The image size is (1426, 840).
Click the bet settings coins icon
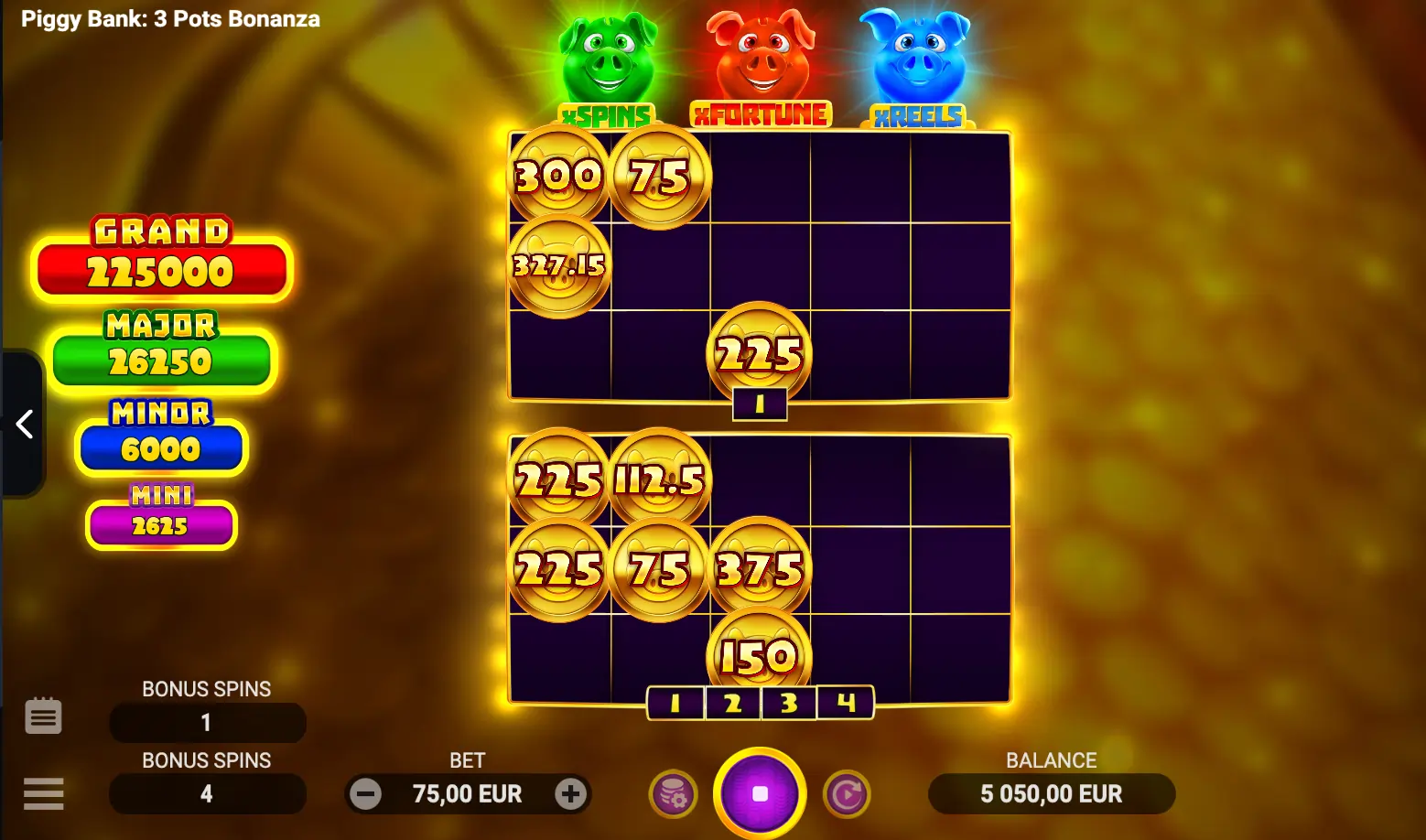[x=673, y=793]
